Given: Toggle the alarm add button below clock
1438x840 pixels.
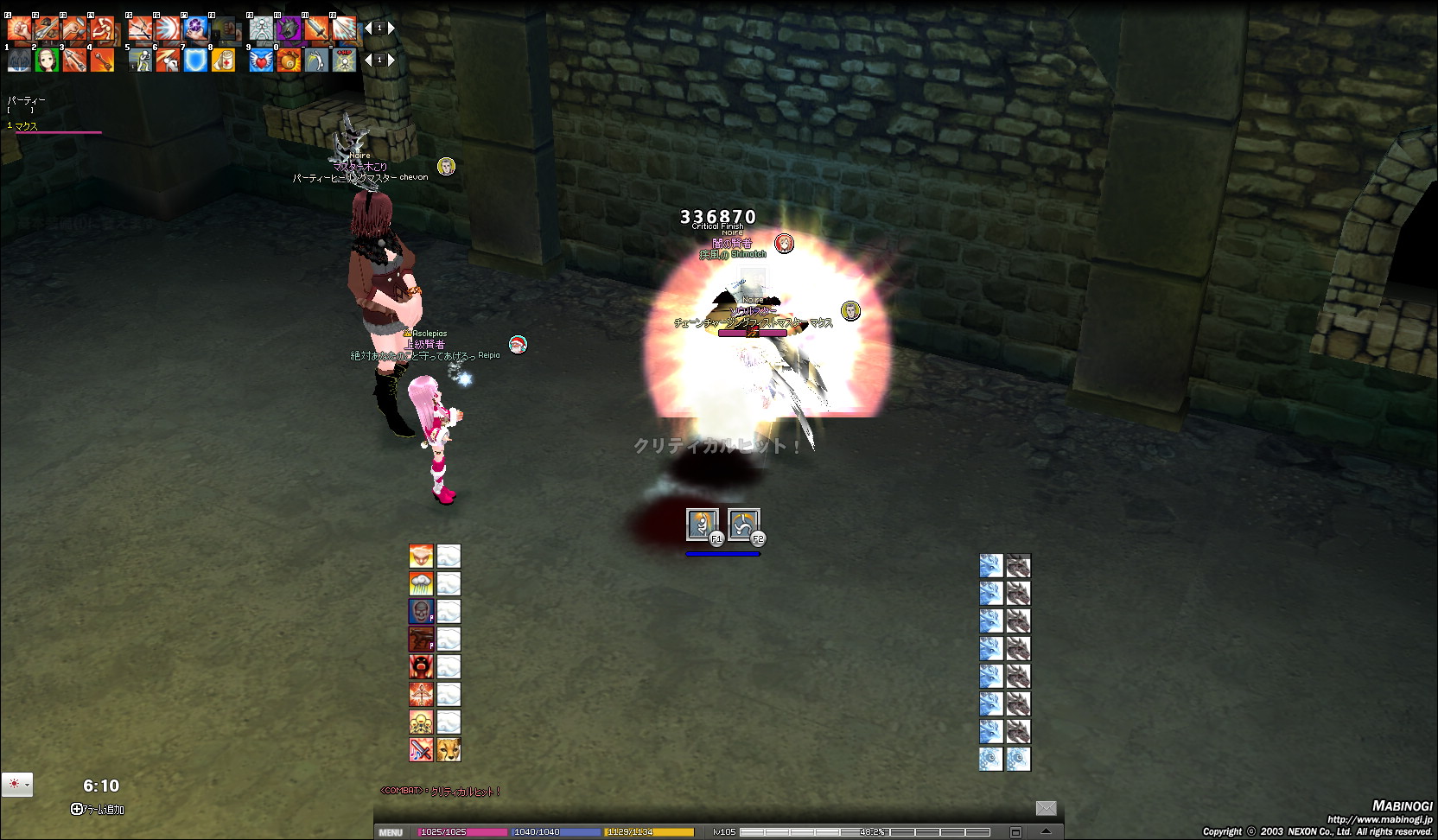Looking at the screenshot, I should tap(77, 810).
